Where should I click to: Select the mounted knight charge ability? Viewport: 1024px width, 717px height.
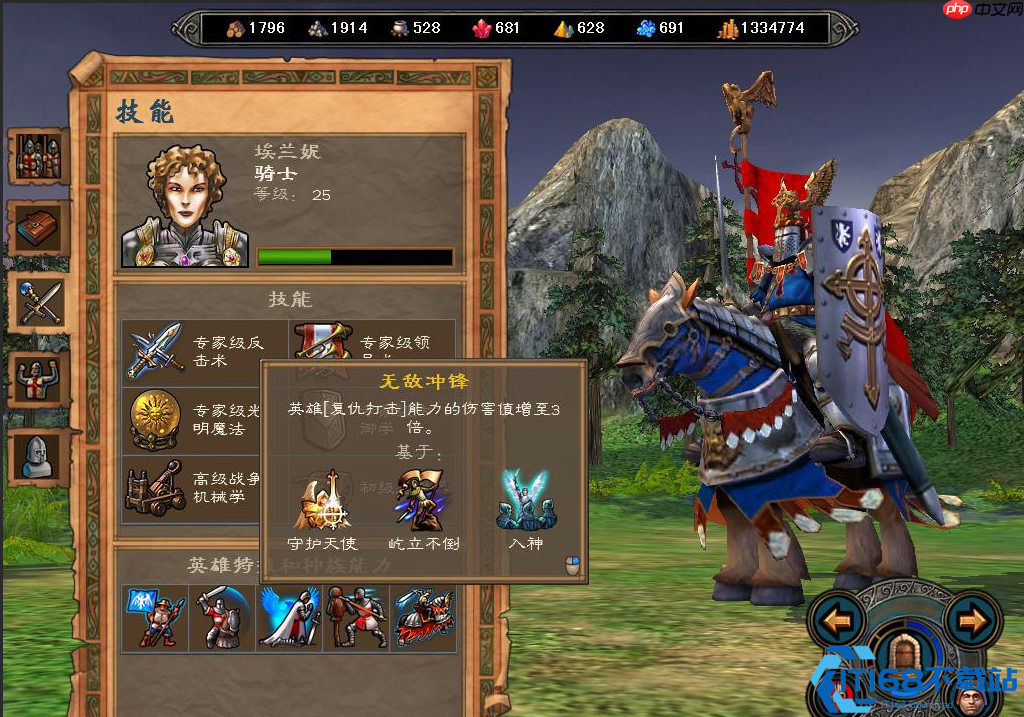(x=424, y=617)
